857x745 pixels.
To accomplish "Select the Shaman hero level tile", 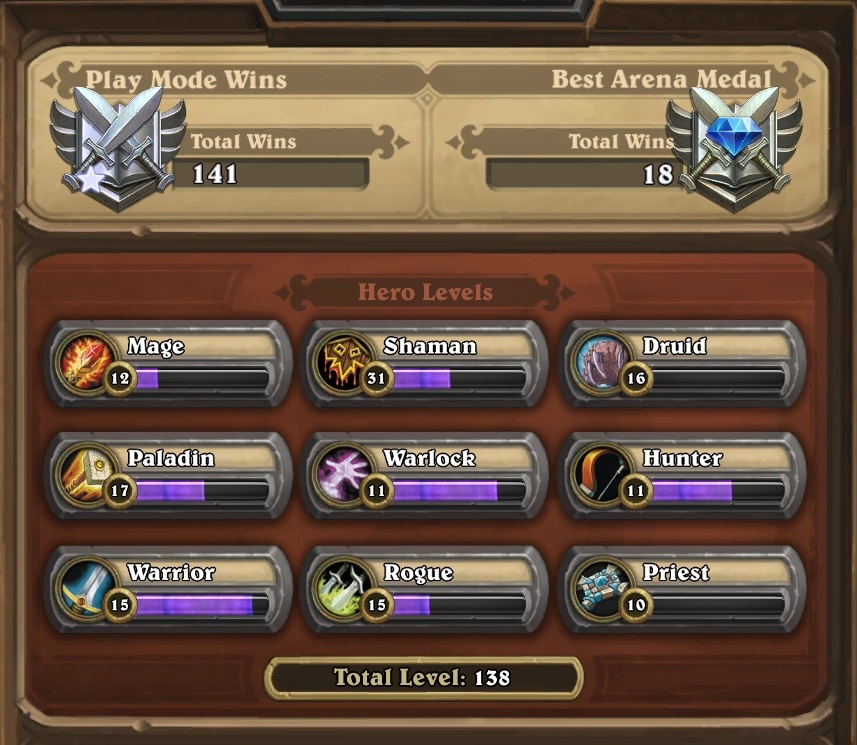I will click(x=424, y=363).
